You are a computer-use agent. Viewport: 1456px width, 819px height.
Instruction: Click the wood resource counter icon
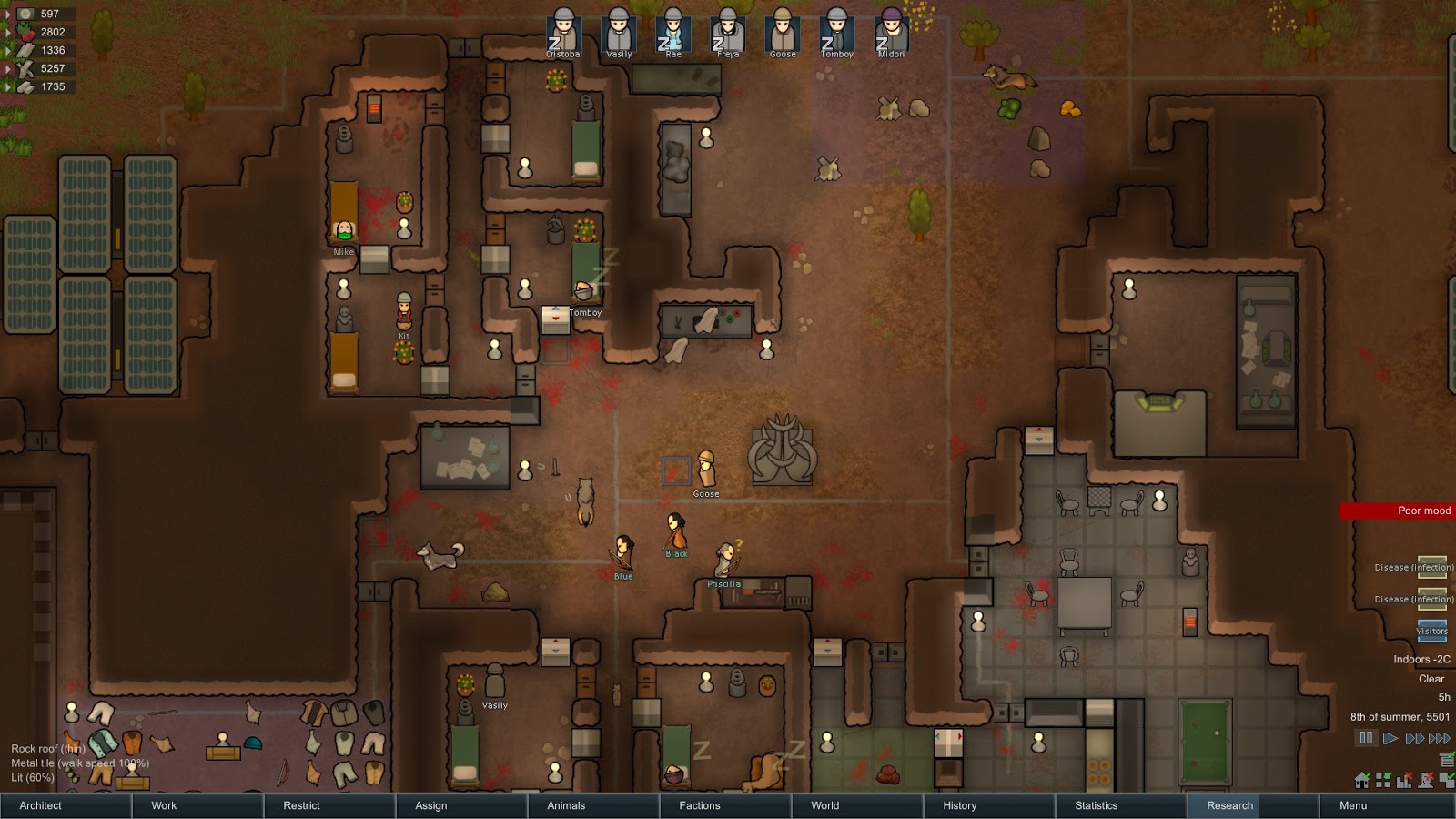25,68
